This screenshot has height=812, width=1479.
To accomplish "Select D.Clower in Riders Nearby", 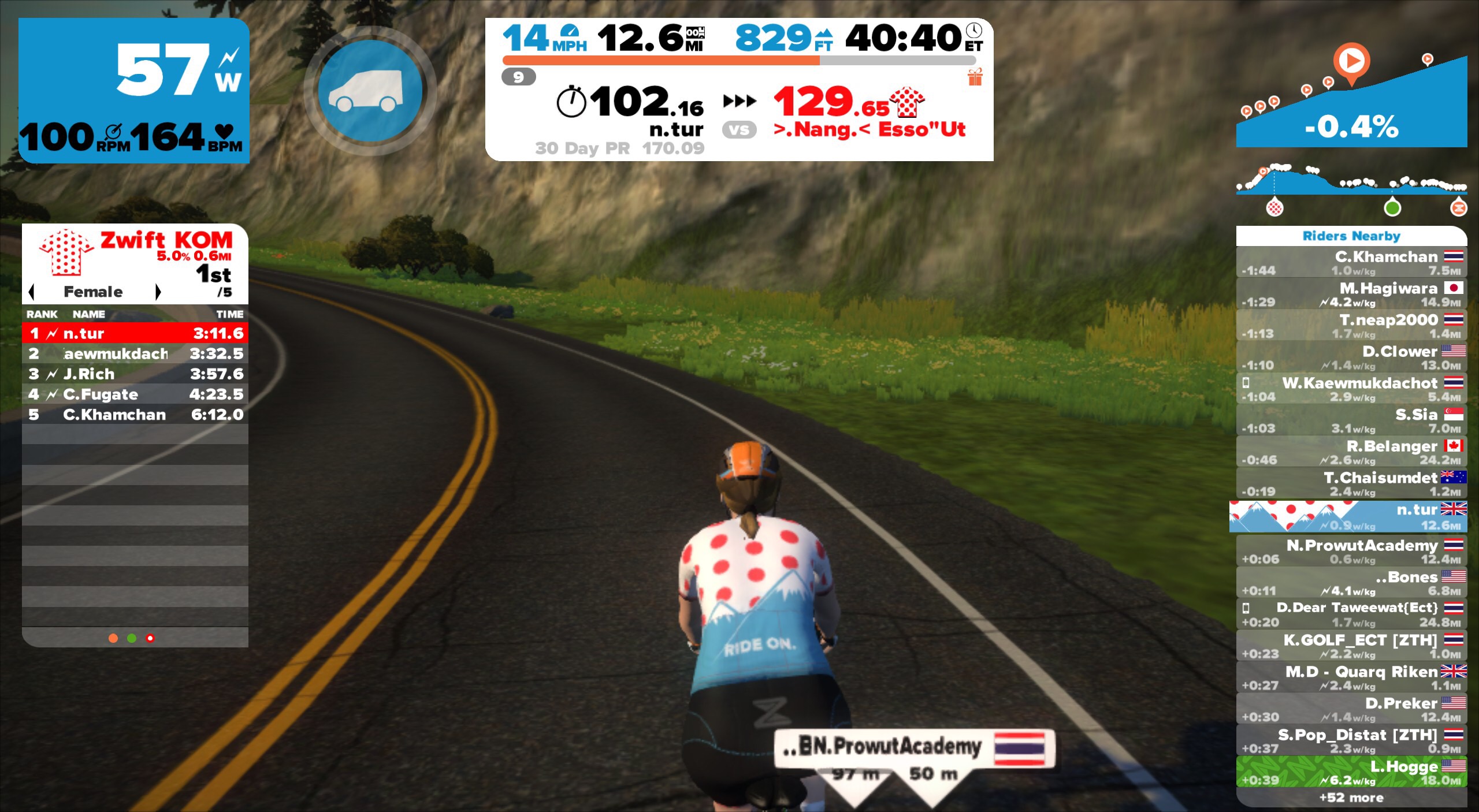I will click(x=1351, y=358).
